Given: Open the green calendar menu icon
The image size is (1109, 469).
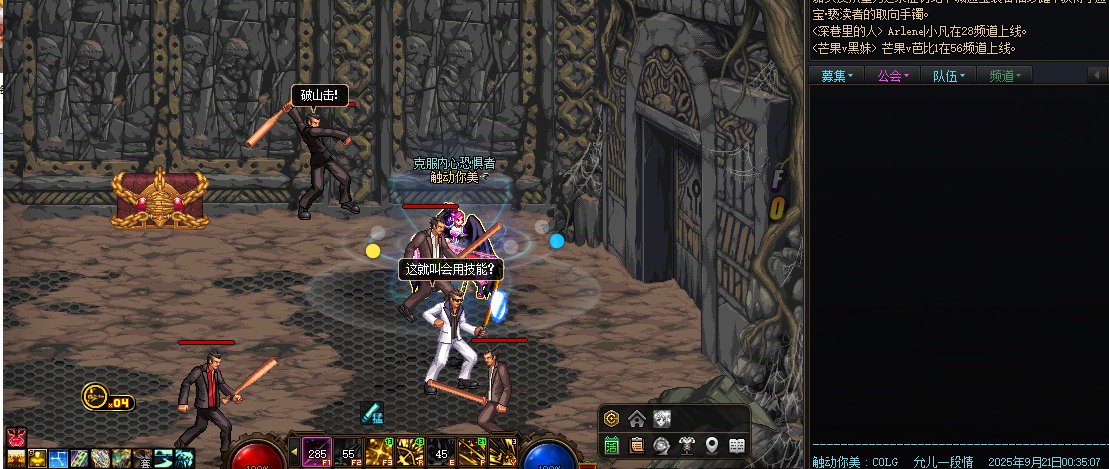Looking at the screenshot, I should click(x=612, y=445).
